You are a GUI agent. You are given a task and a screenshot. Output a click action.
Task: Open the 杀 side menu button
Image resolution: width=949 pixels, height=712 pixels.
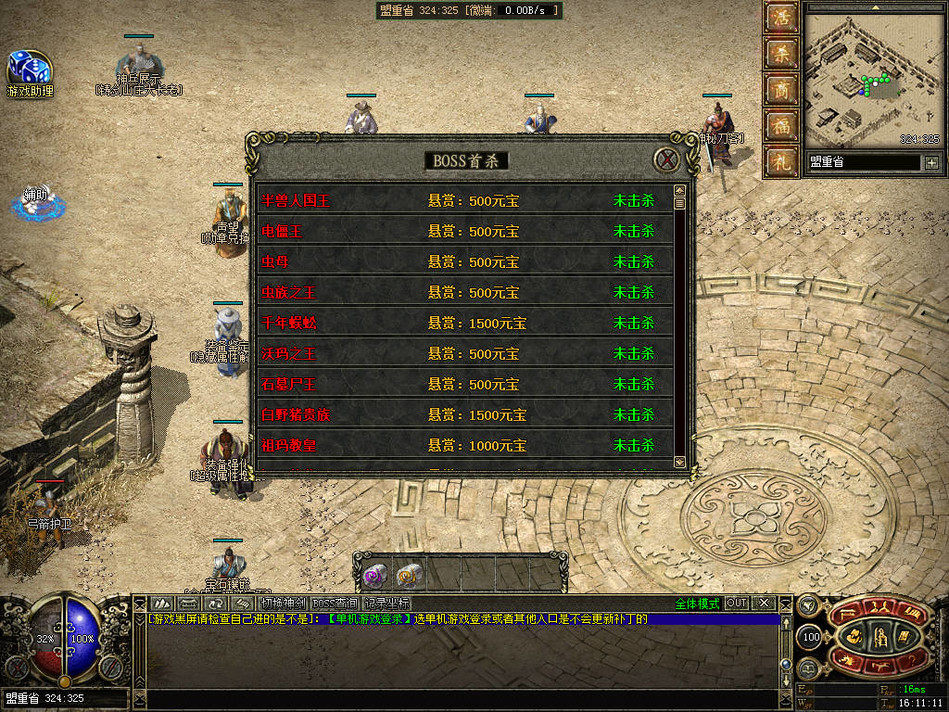point(781,54)
